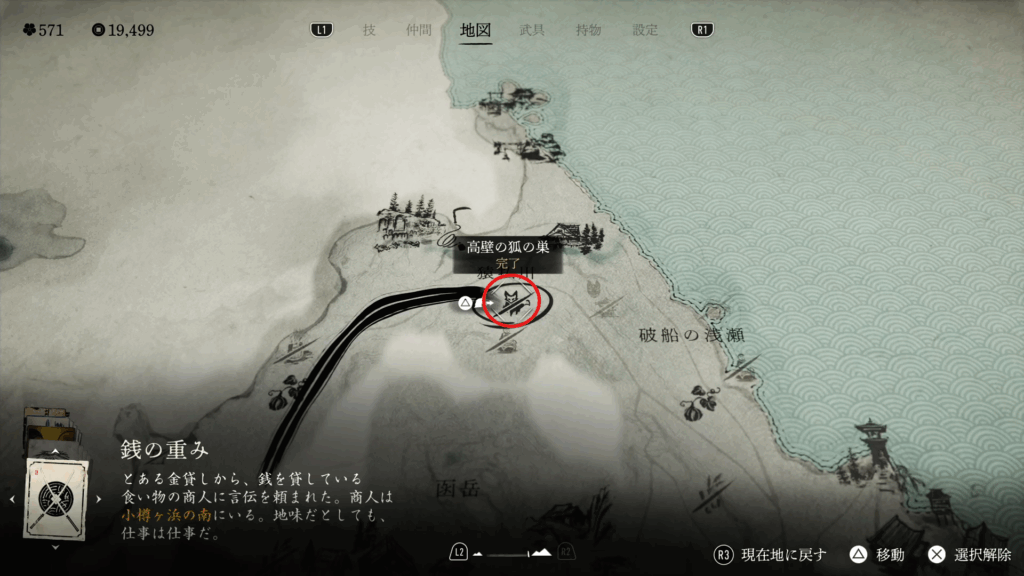Click the left arrow beside the quest card
Viewport: 1024px width, 576px height.
(x=12, y=498)
